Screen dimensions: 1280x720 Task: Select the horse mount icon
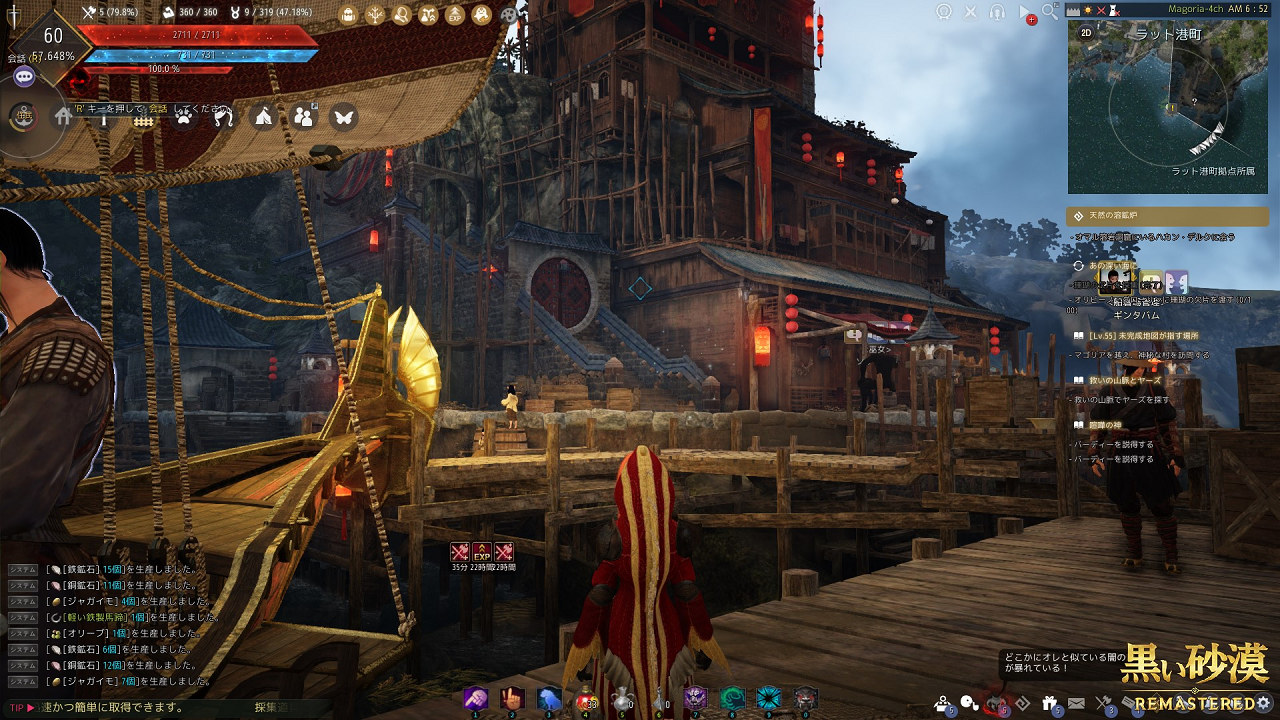[x=224, y=117]
